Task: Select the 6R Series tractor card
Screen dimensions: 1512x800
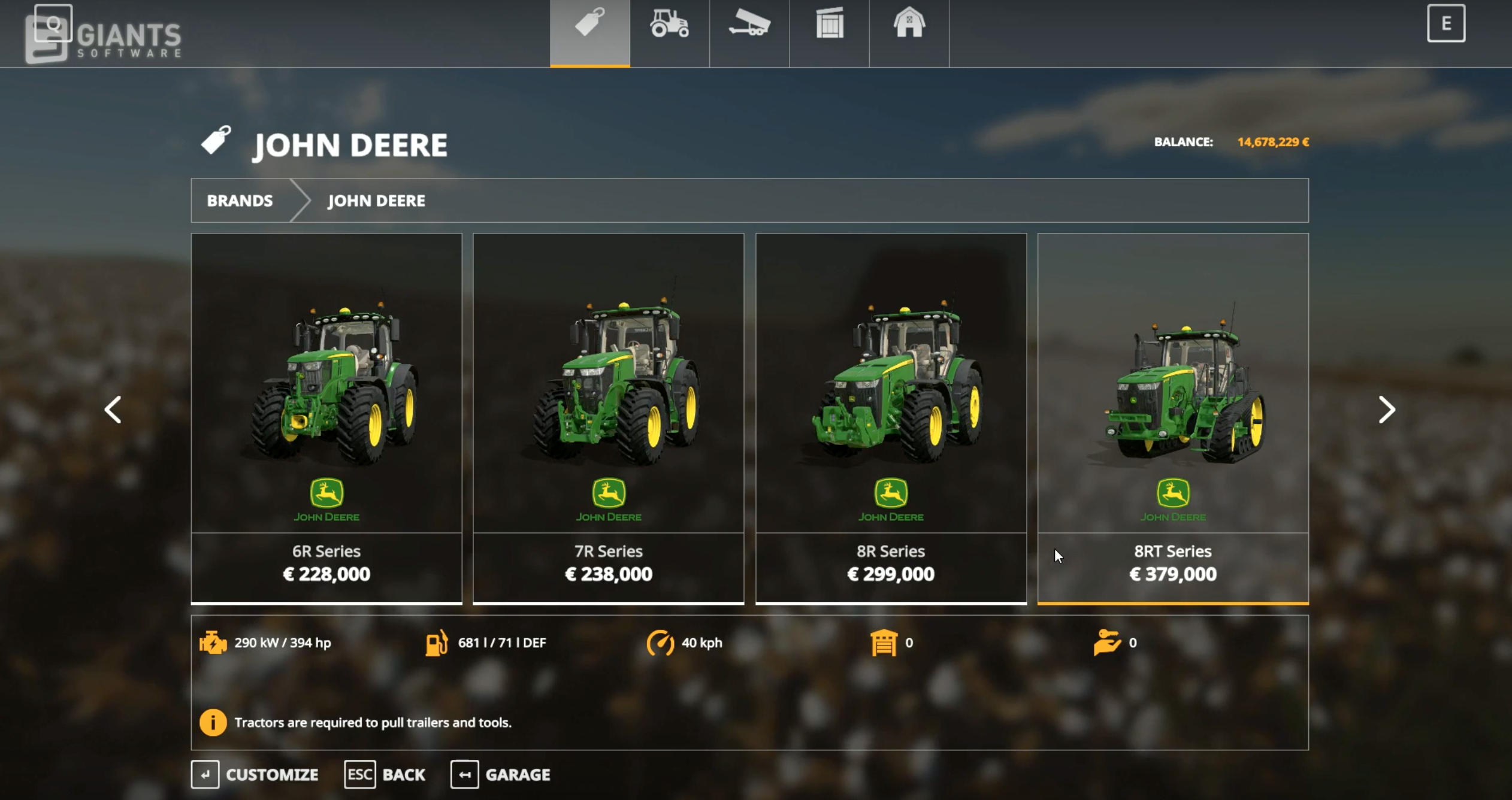Action: (x=326, y=417)
